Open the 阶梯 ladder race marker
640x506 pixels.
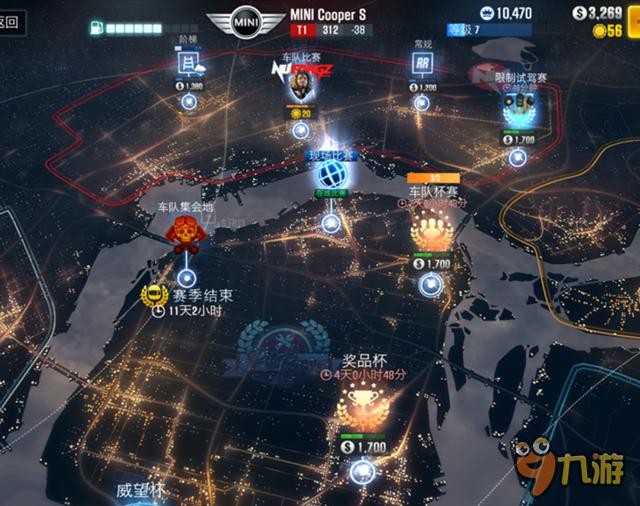coord(187,65)
